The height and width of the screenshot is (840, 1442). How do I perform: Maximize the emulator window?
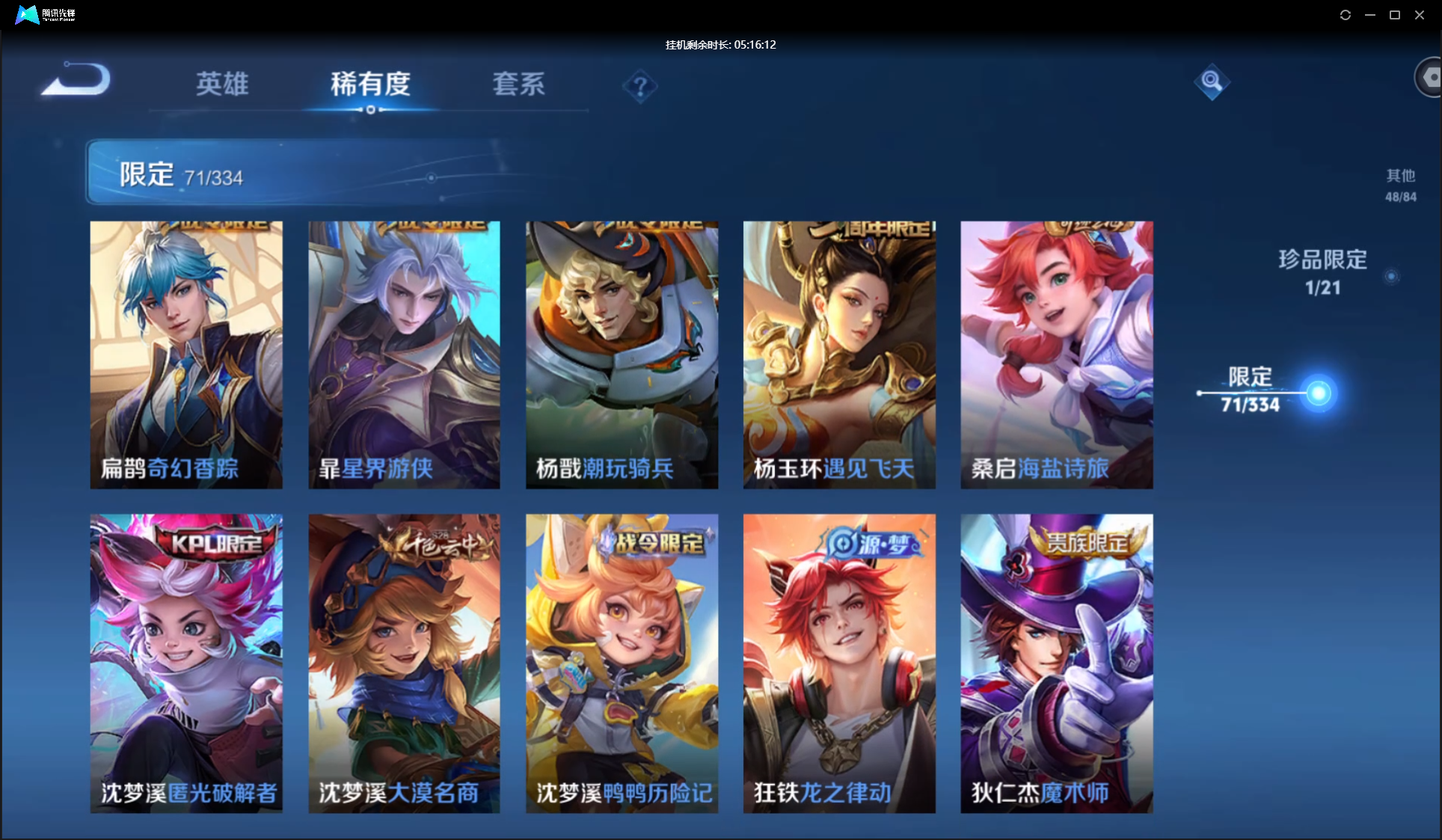pyautogui.click(x=1395, y=15)
